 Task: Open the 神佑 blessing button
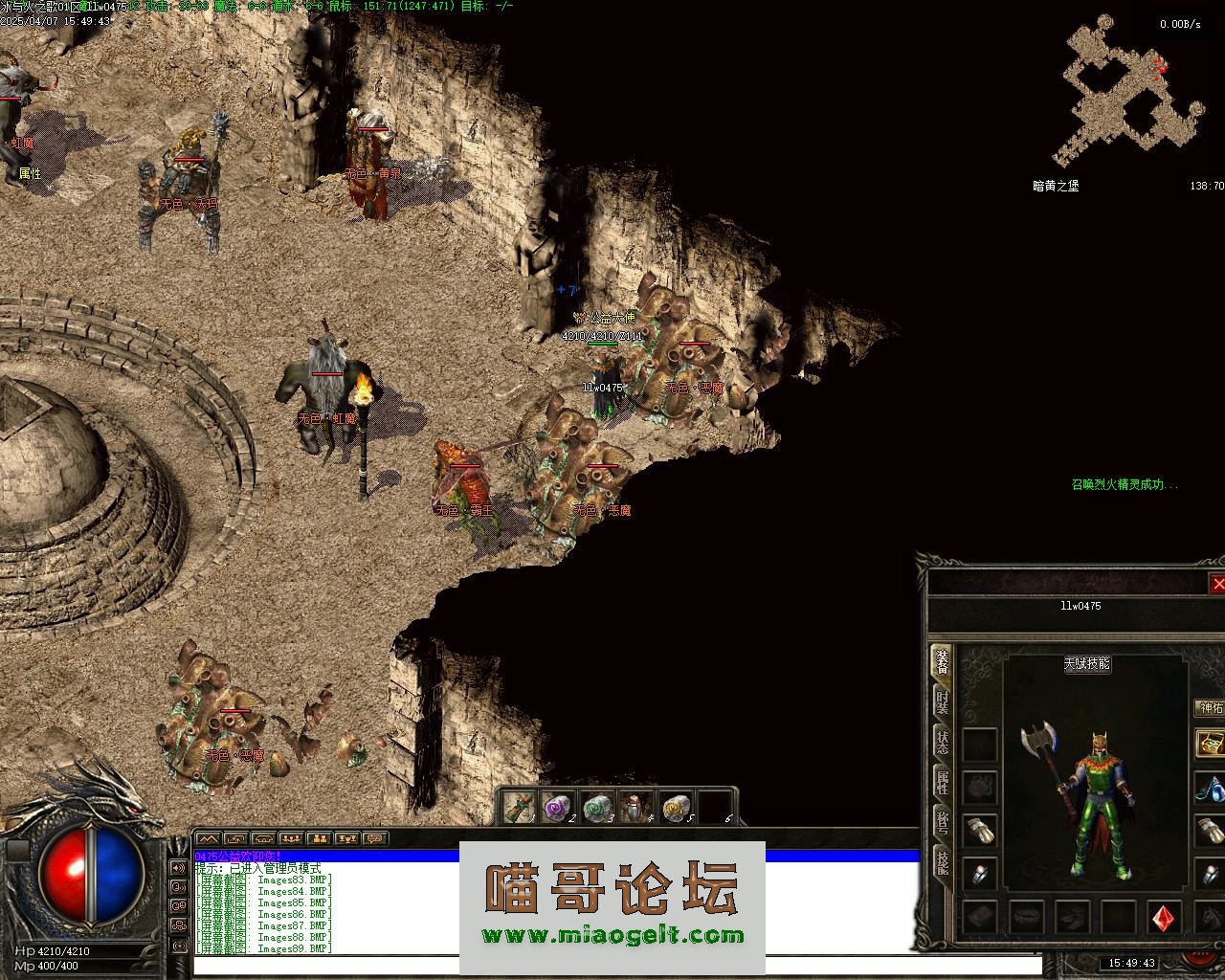pyautogui.click(x=1211, y=708)
